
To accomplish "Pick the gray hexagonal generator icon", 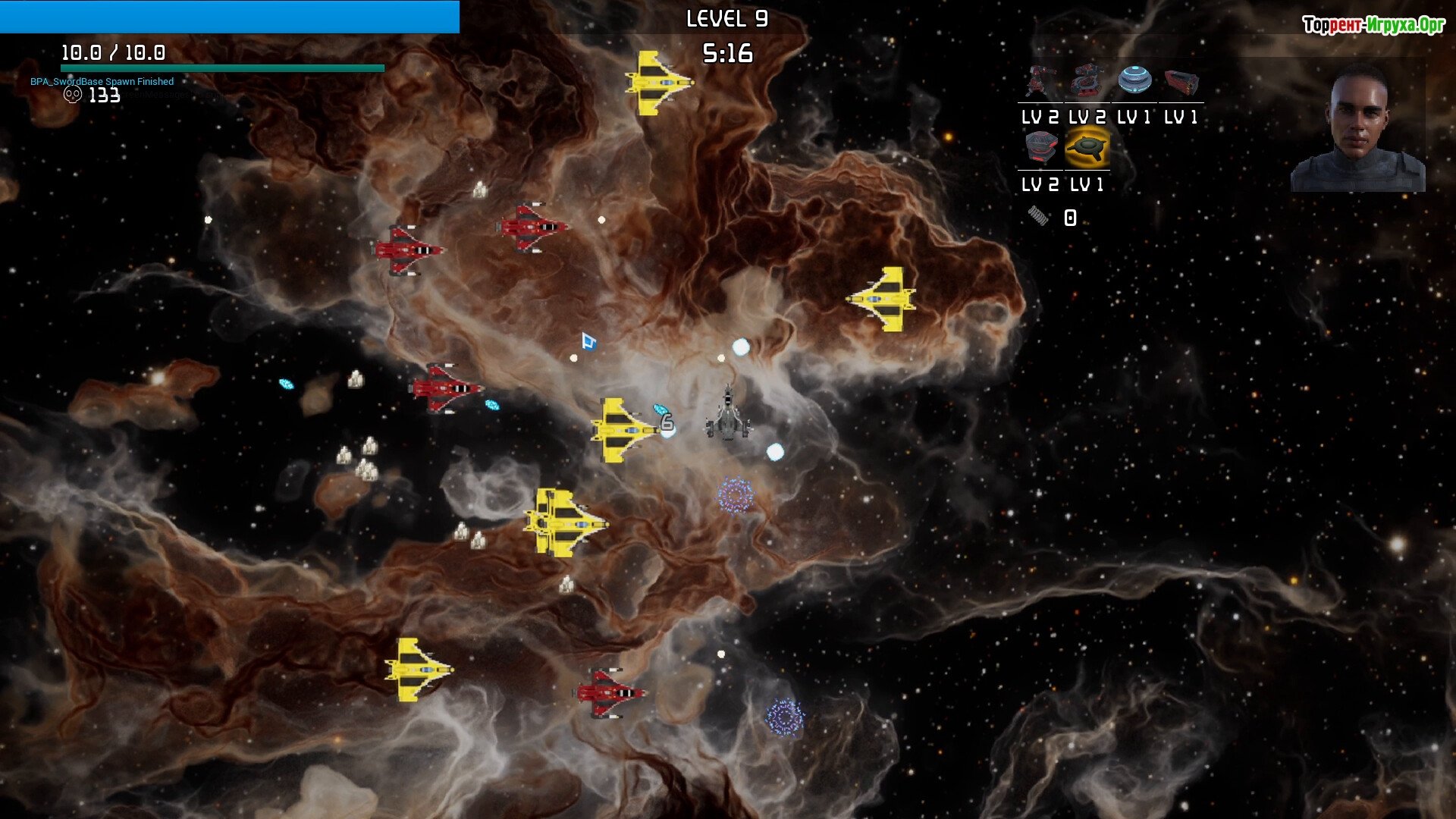I will coord(1040,148).
